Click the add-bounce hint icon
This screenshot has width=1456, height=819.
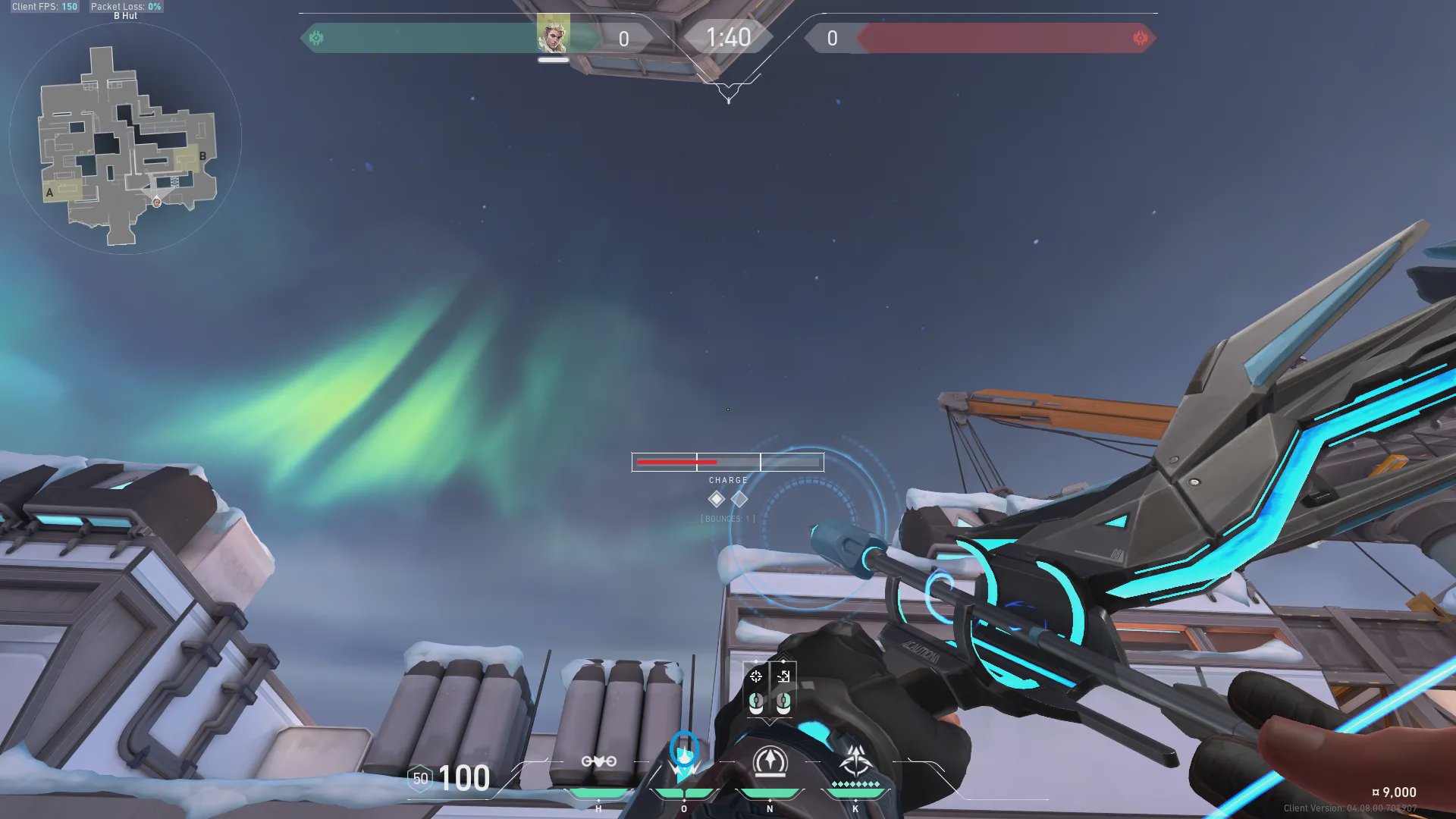pyautogui.click(x=783, y=676)
